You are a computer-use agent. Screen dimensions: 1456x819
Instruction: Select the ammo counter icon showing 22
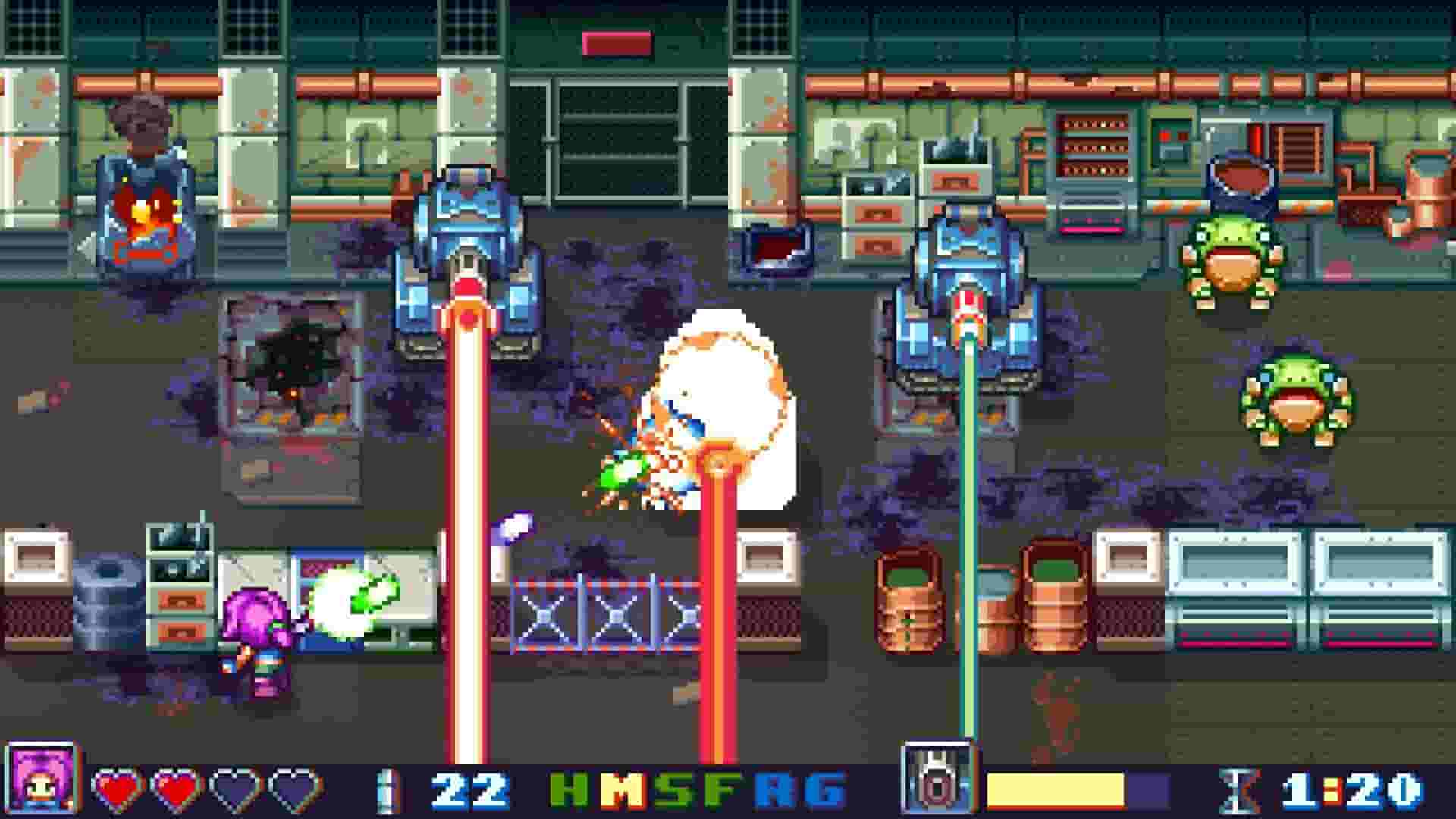tap(387, 789)
